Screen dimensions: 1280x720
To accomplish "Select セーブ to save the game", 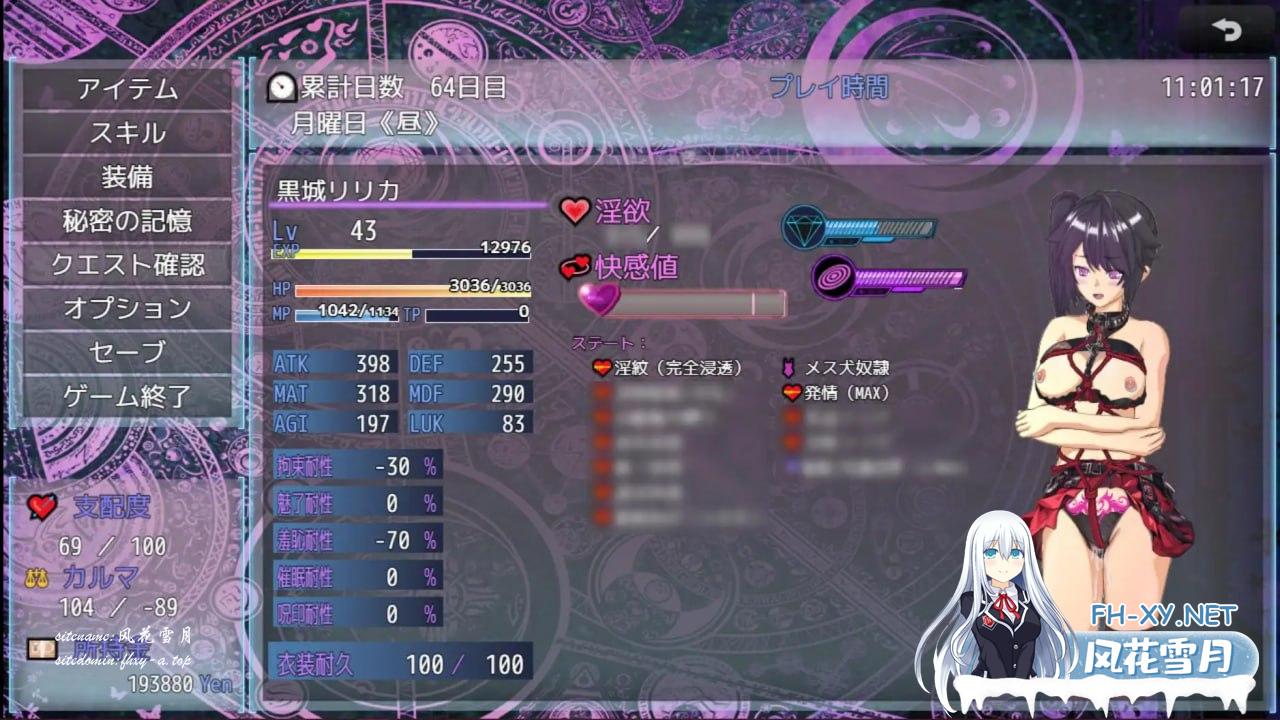I will tap(127, 352).
